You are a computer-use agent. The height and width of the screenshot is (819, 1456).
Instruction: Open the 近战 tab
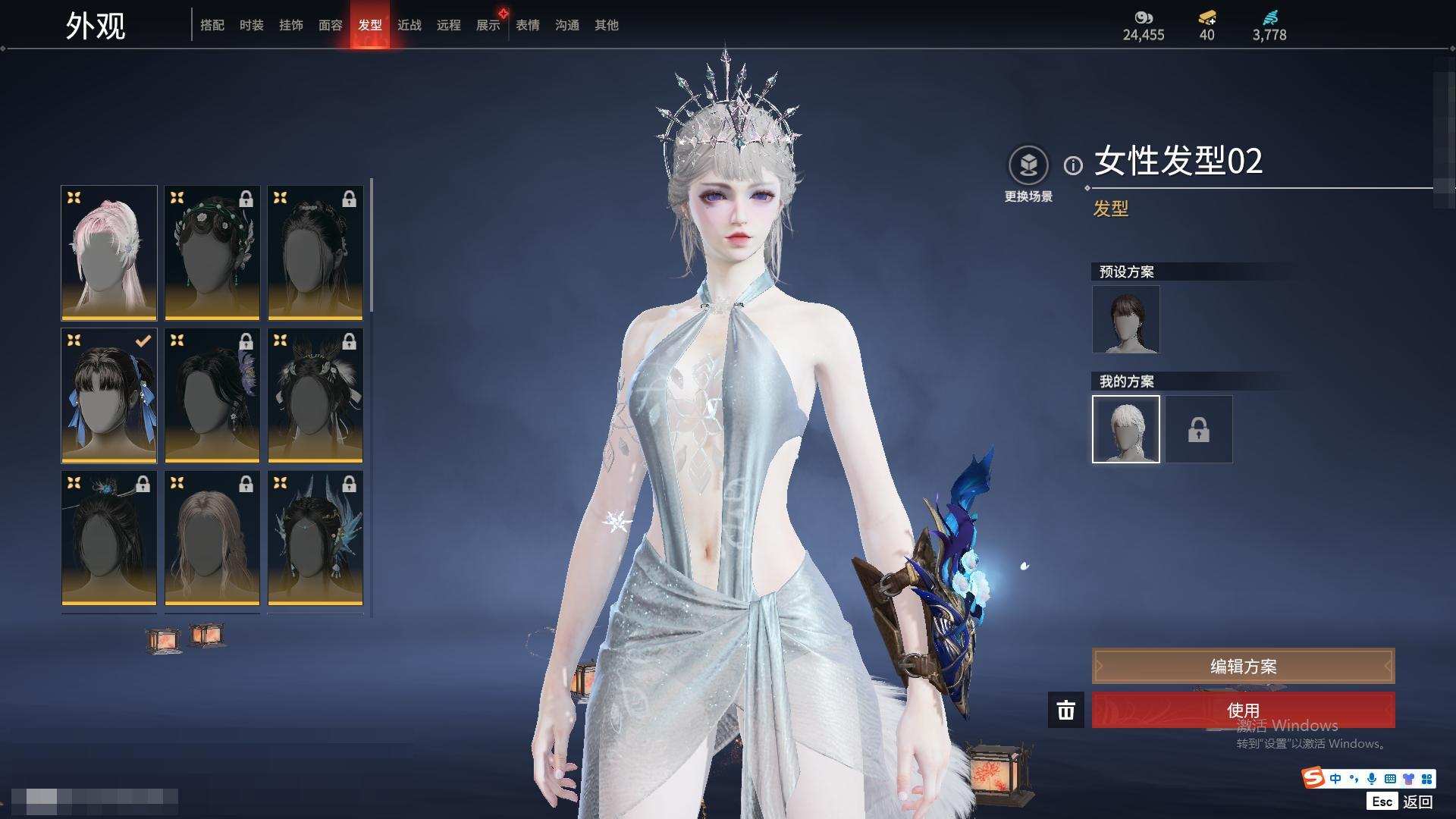click(409, 25)
